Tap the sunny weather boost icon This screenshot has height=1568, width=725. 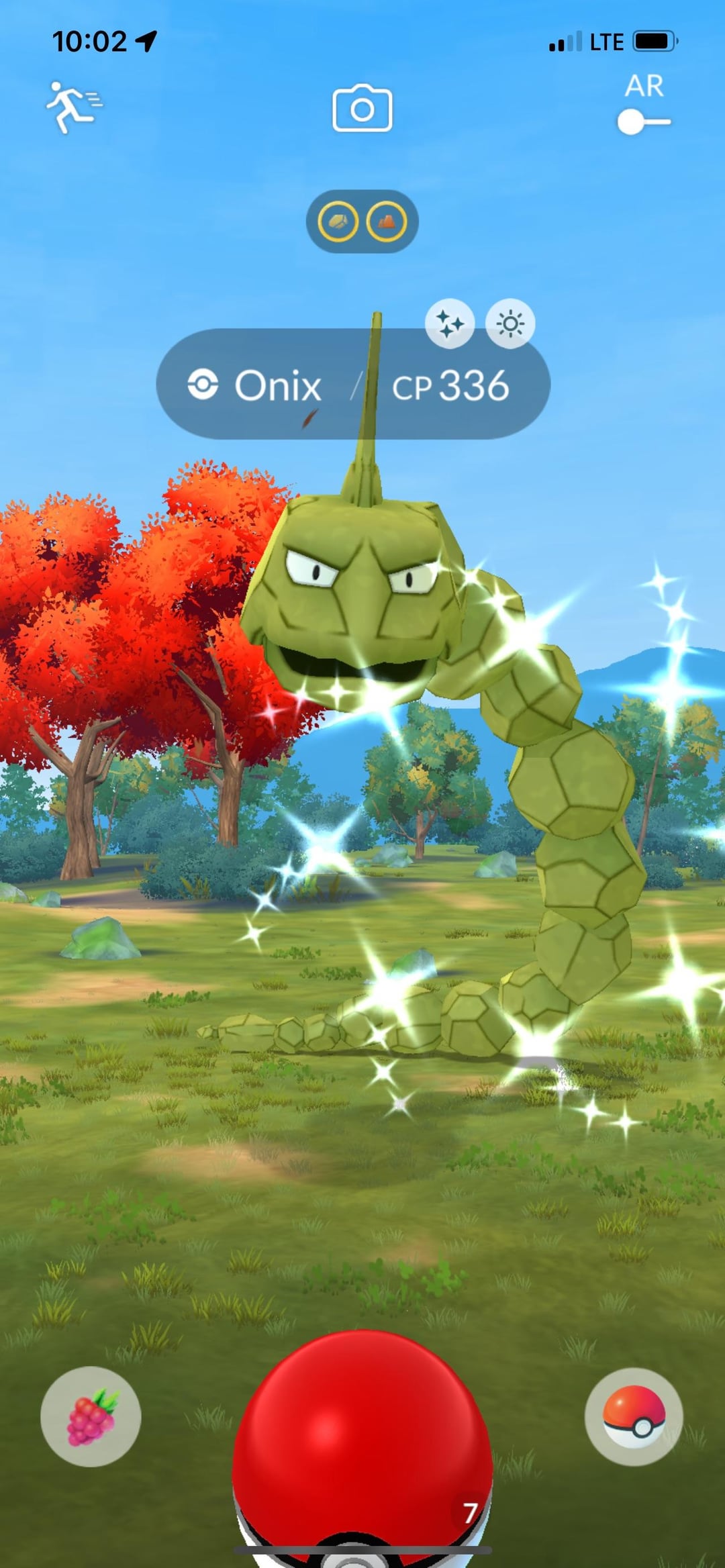510,324
